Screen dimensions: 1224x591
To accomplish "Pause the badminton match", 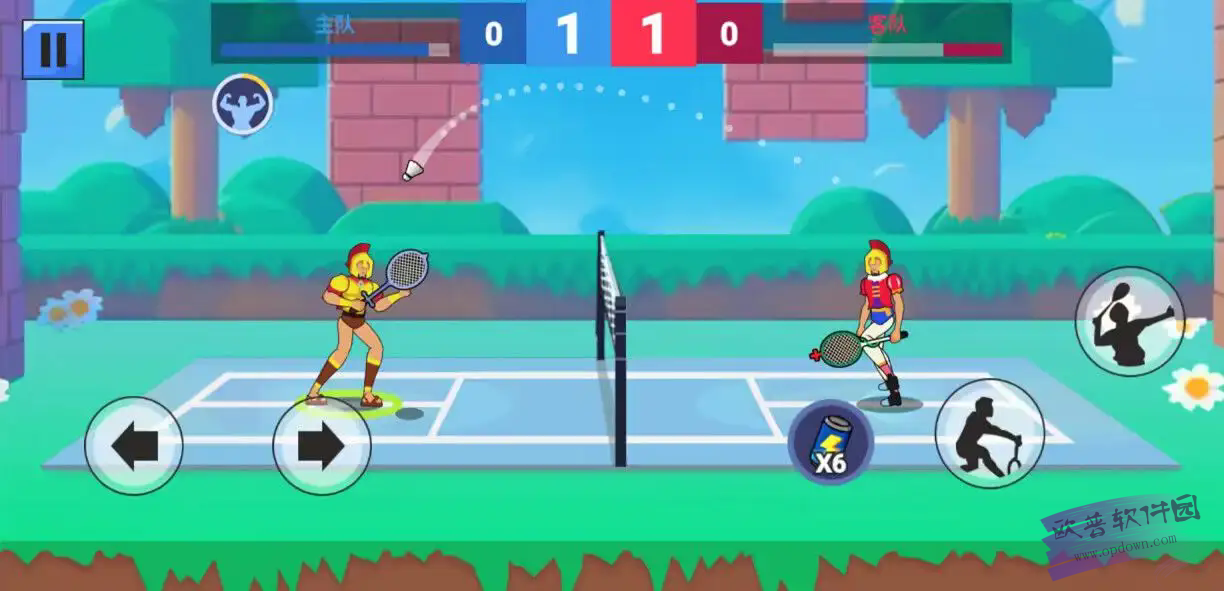I will (53, 49).
